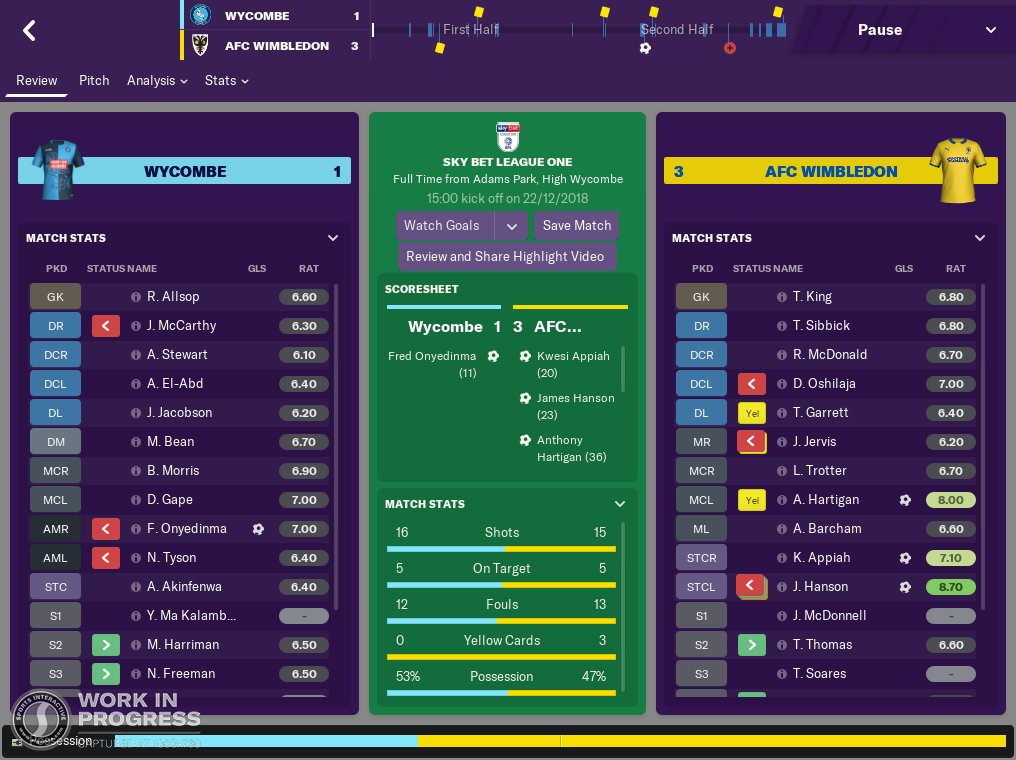
Task: Open the Stats dropdown menu
Action: click(226, 80)
